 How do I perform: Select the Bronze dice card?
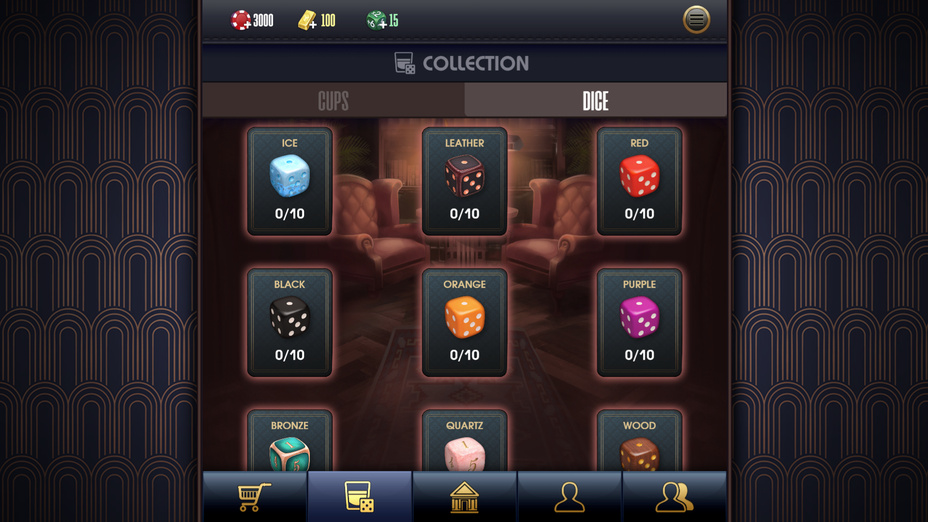pos(290,443)
